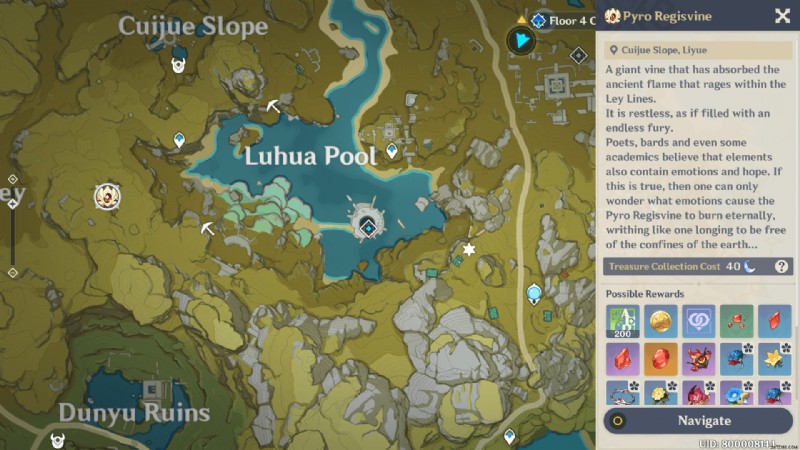
Task: Select the Companionship EXP reward icon
Action: (698, 321)
